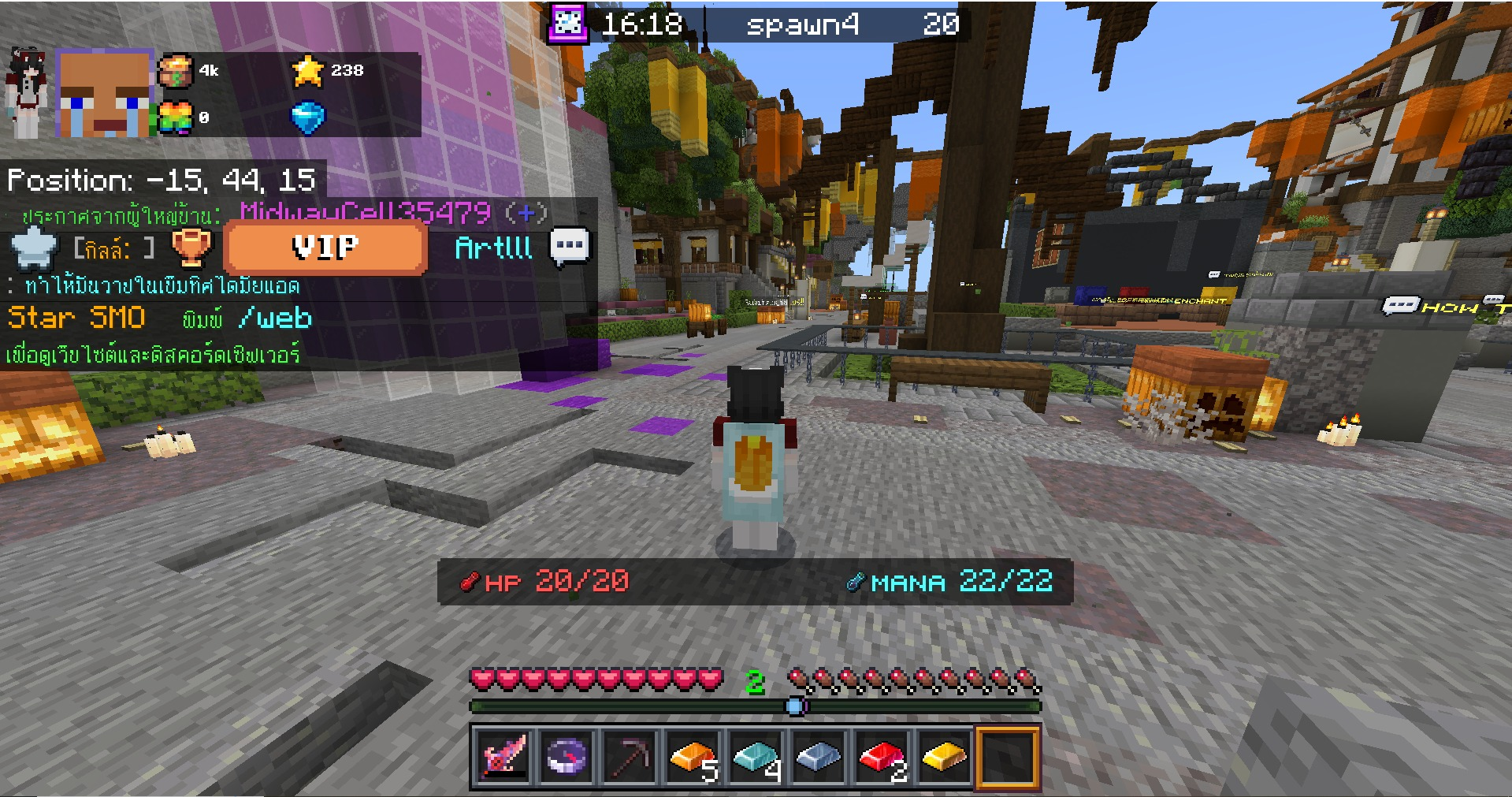Click the empty highlighted hotbar slot
The width and height of the screenshot is (1512, 797).
[x=1008, y=758]
